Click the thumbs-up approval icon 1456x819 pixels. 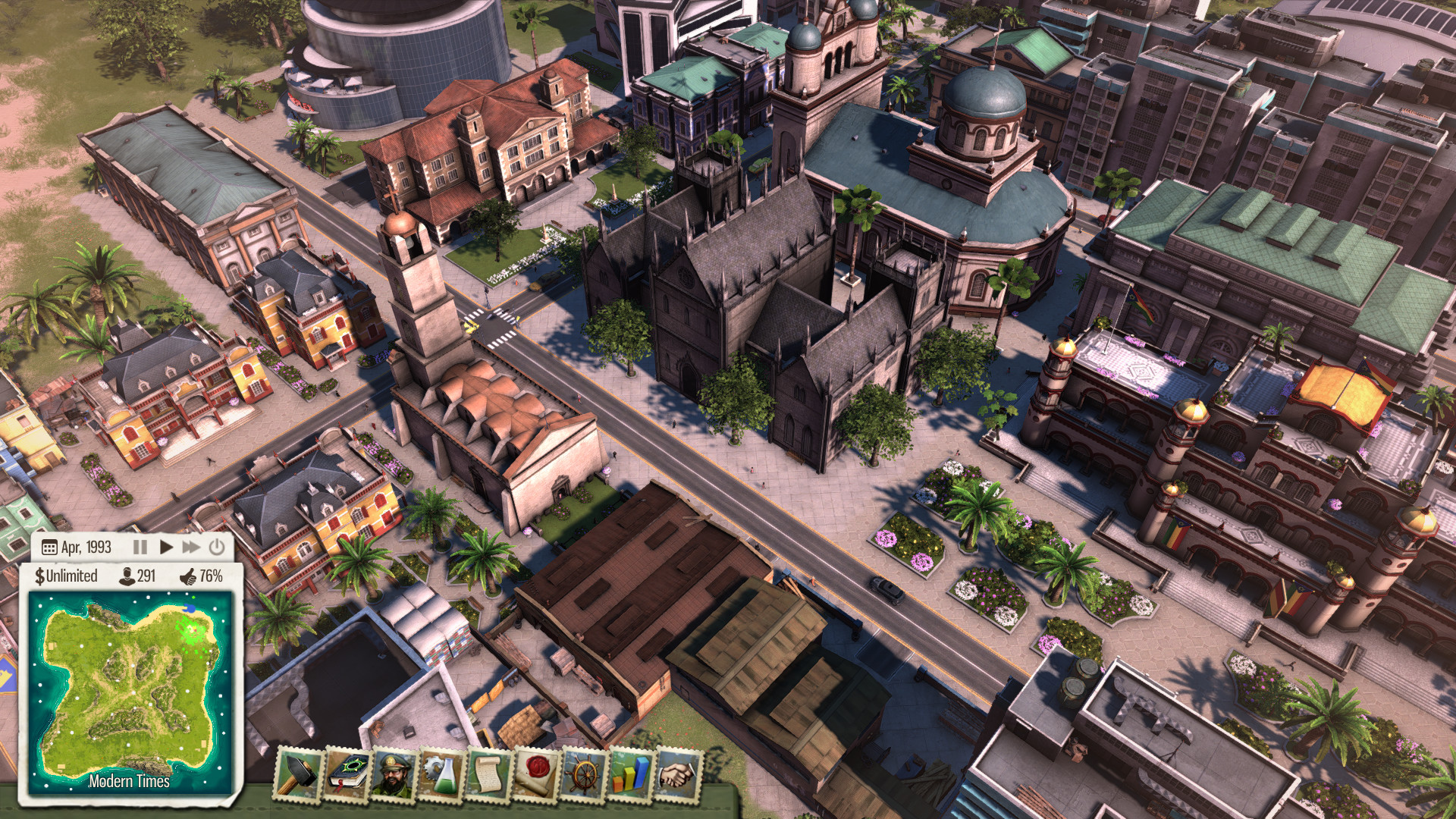point(189,578)
